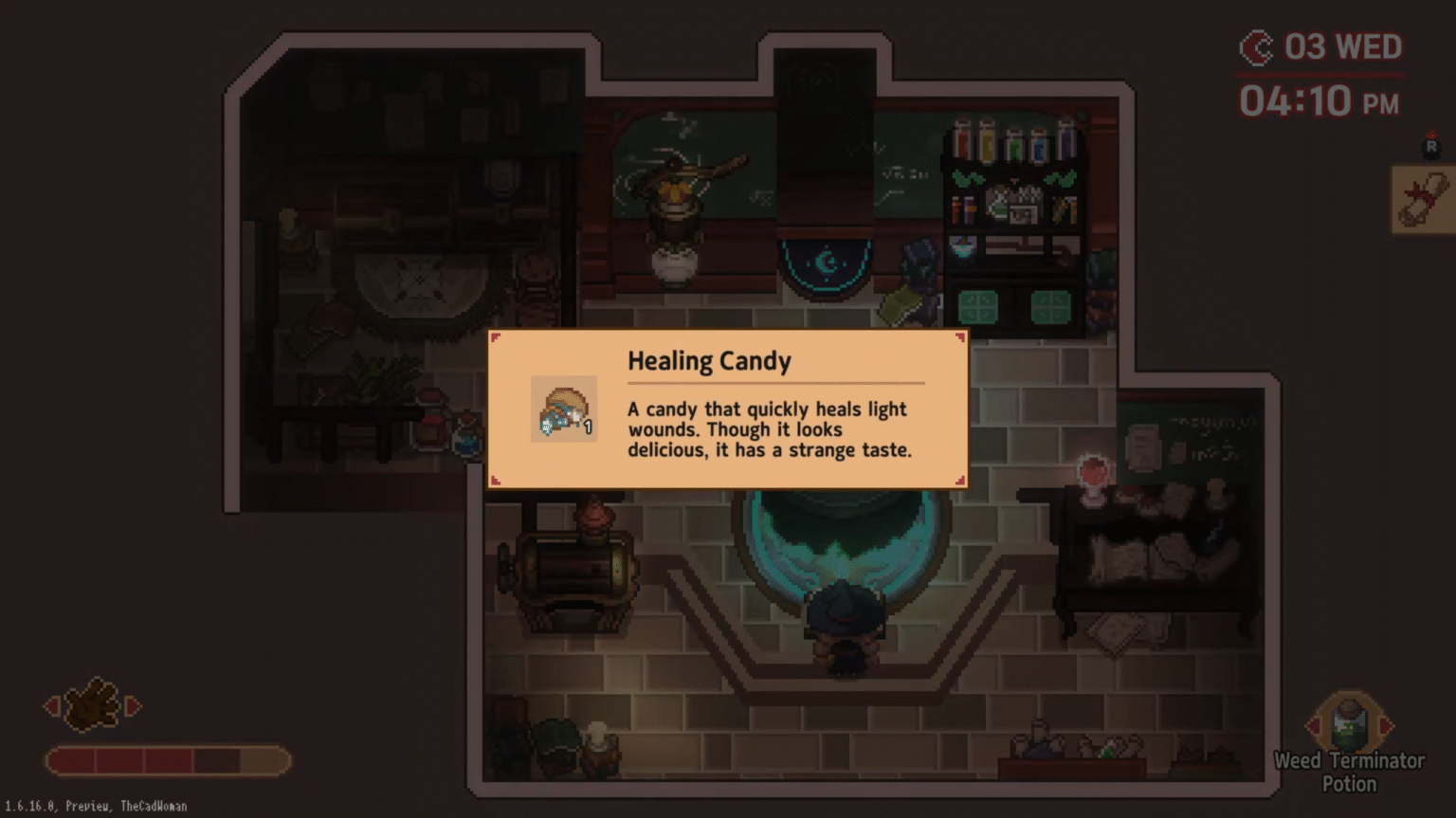1456x818 pixels.
Task: Click the Weed Terminator Potion label
Action: (x=1349, y=772)
